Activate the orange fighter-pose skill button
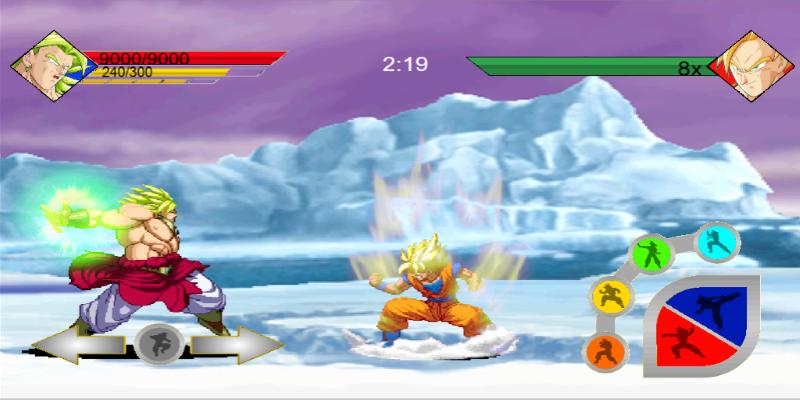The width and height of the screenshot is (800, 400). [605, 351]
